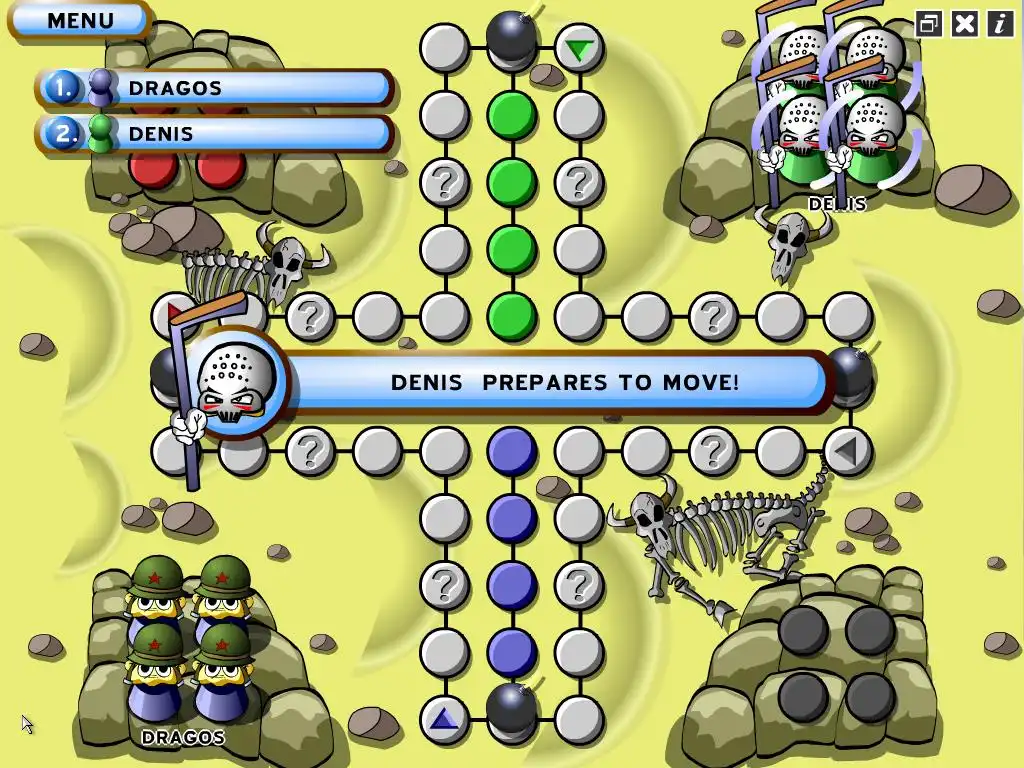Open the info button

pyautogui.click(x=1000, y=24)
